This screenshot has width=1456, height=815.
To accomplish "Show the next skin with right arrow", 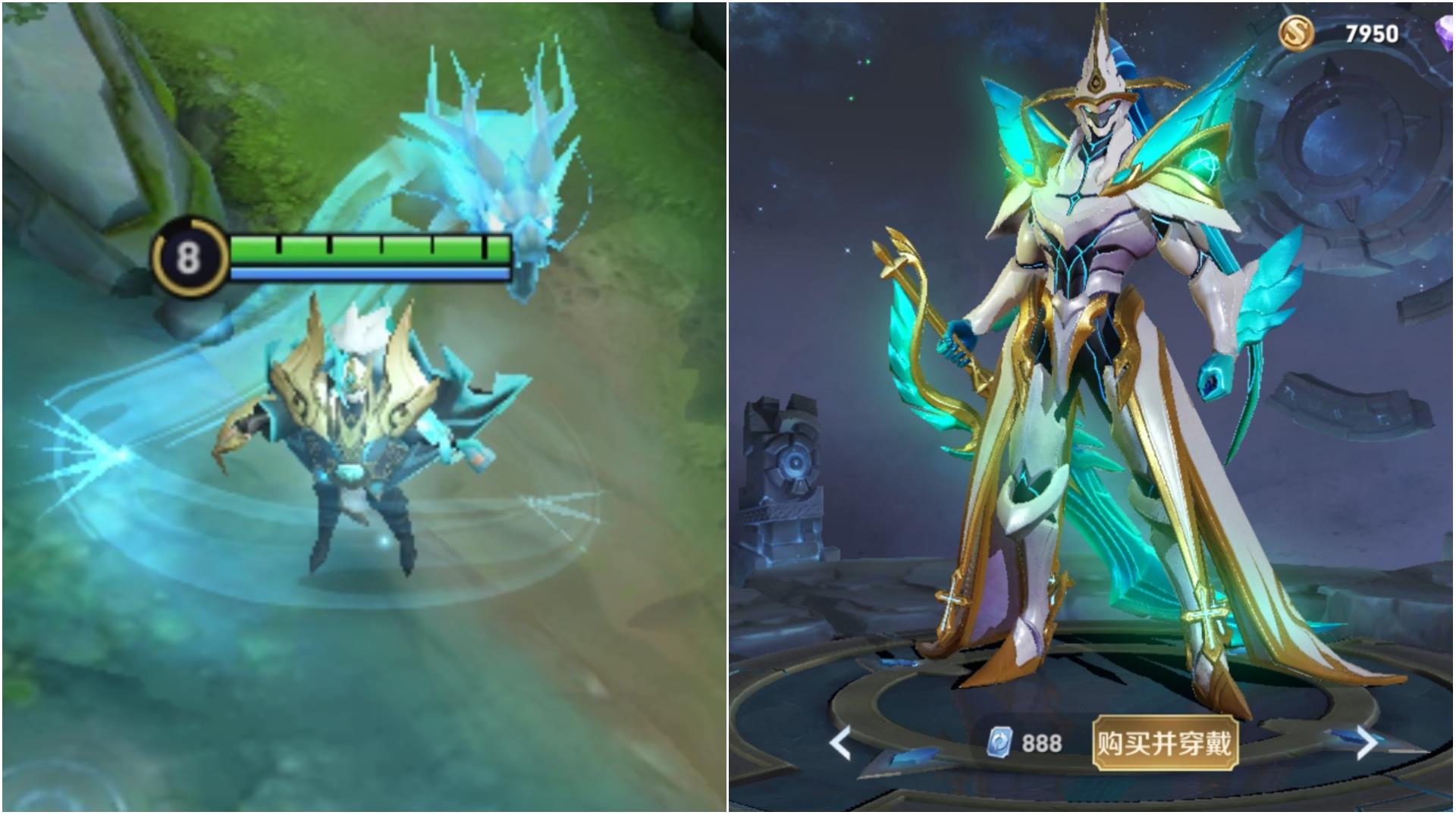I will [1366, 743].
